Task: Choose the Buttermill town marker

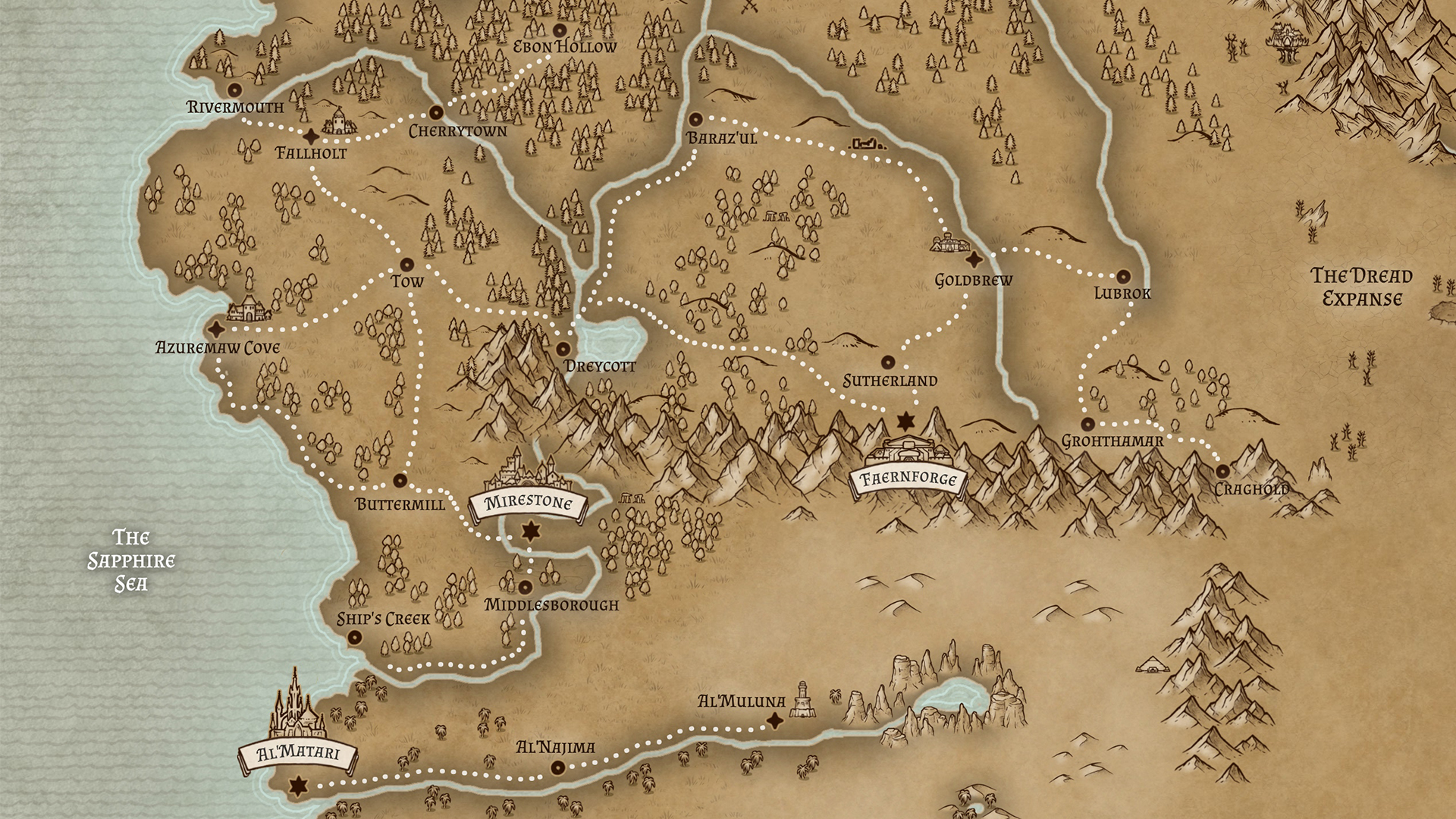Action: click(x=400, y=480)
